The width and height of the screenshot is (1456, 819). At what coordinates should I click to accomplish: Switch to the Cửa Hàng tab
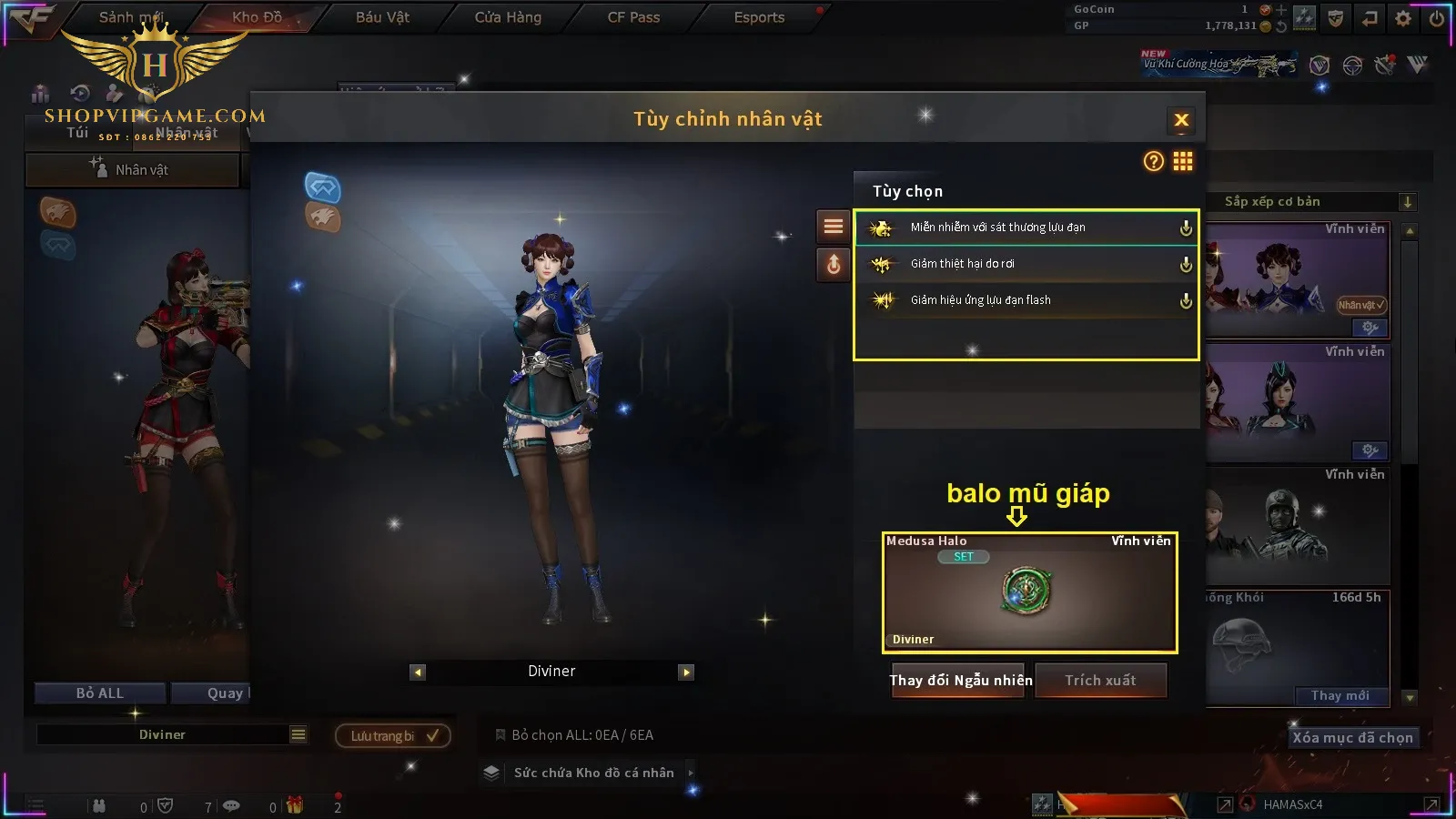(x=508, y=17)
